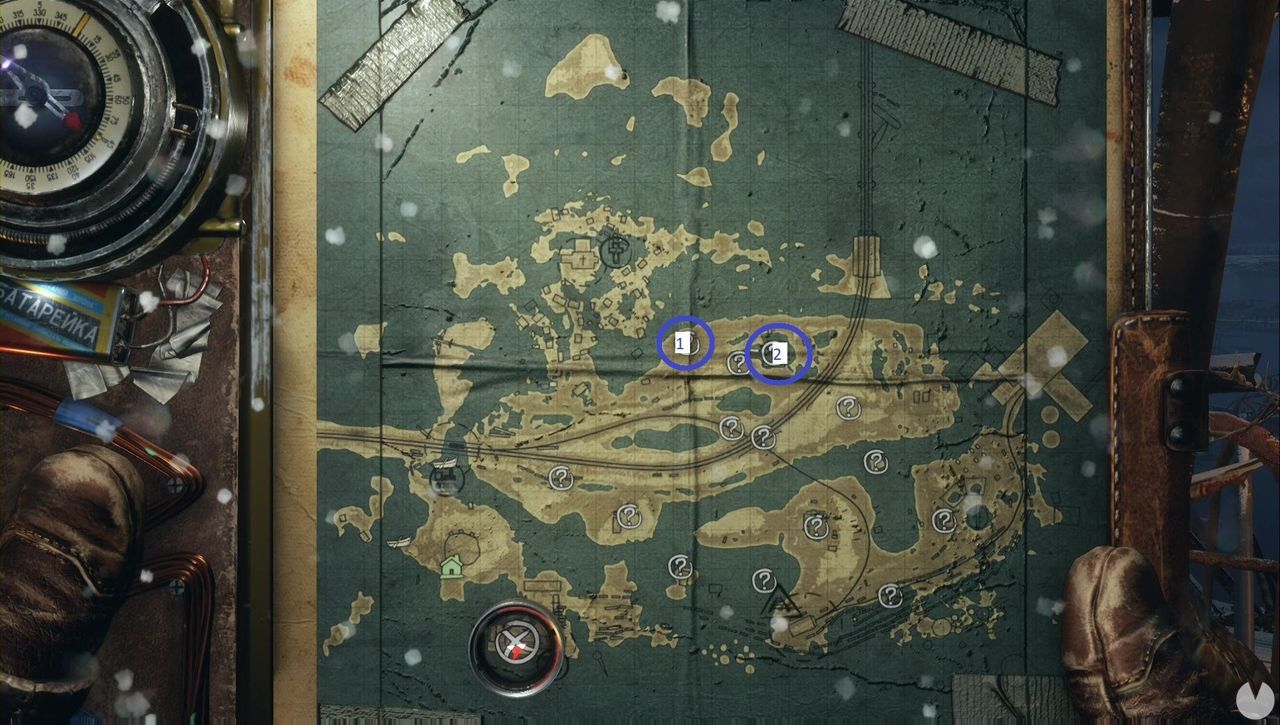
Task: Click the question mark below the rail bridge northeast
Action: point(875,459)
